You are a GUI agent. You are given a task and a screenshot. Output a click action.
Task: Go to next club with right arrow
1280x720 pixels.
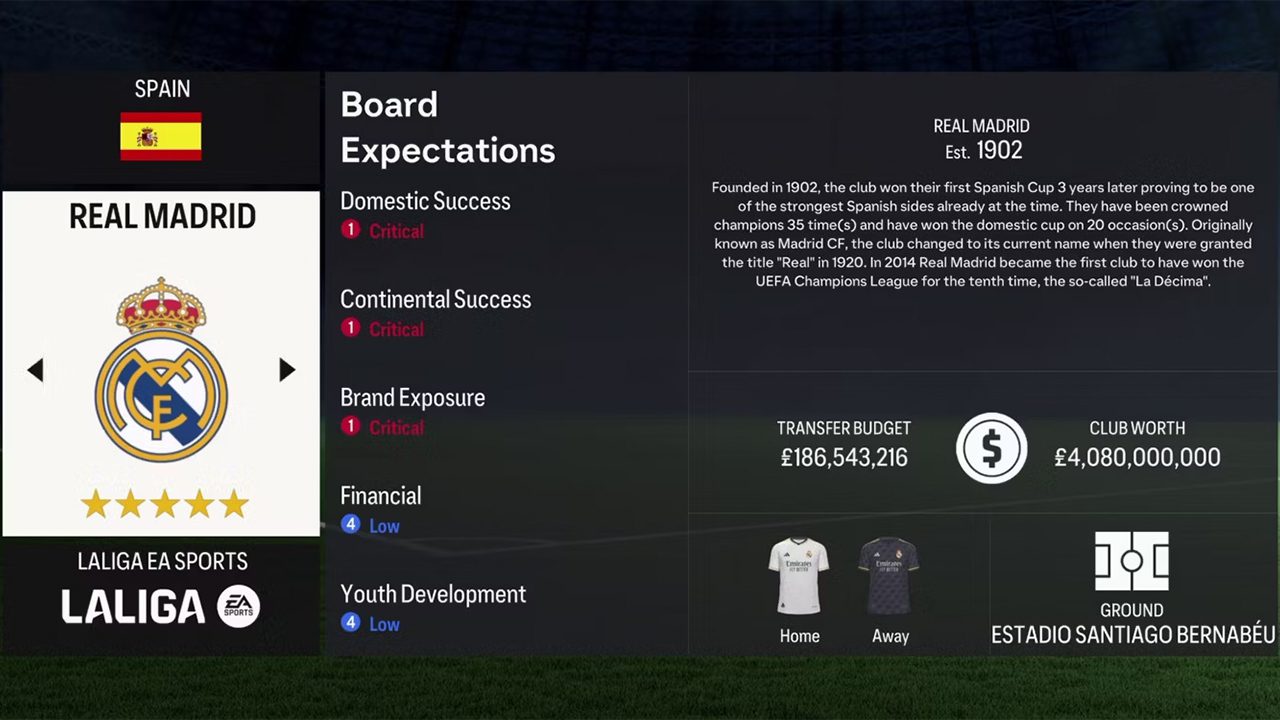tap(287, 370)
